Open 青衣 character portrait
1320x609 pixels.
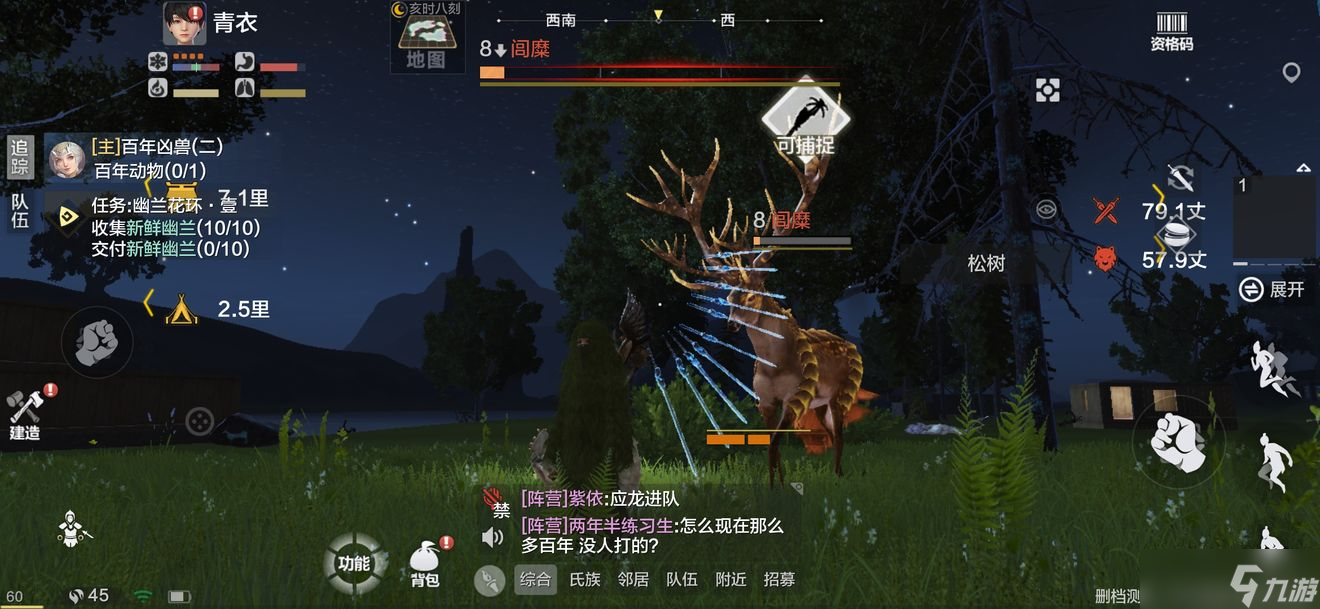tap(184, 24)
